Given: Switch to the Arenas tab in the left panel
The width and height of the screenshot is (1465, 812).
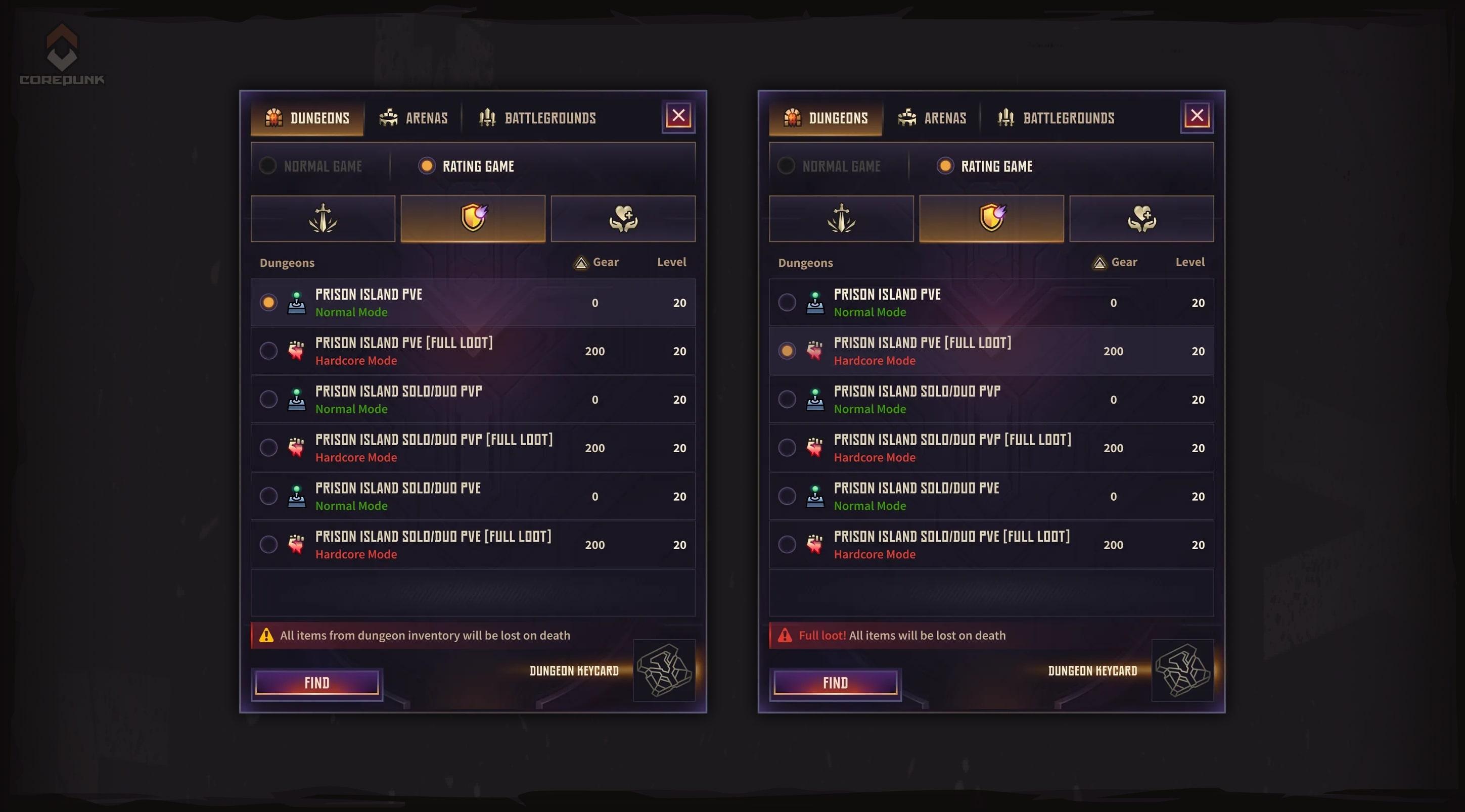Looking at the screenshot, I should (415, 118).
